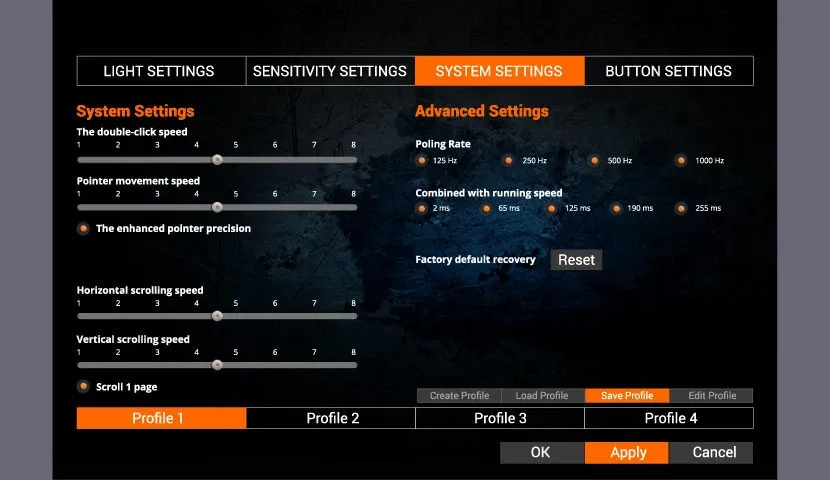Screen dimensions: 830x480
Task: Go to the Button Settings tab
Action: click(668, 71)
